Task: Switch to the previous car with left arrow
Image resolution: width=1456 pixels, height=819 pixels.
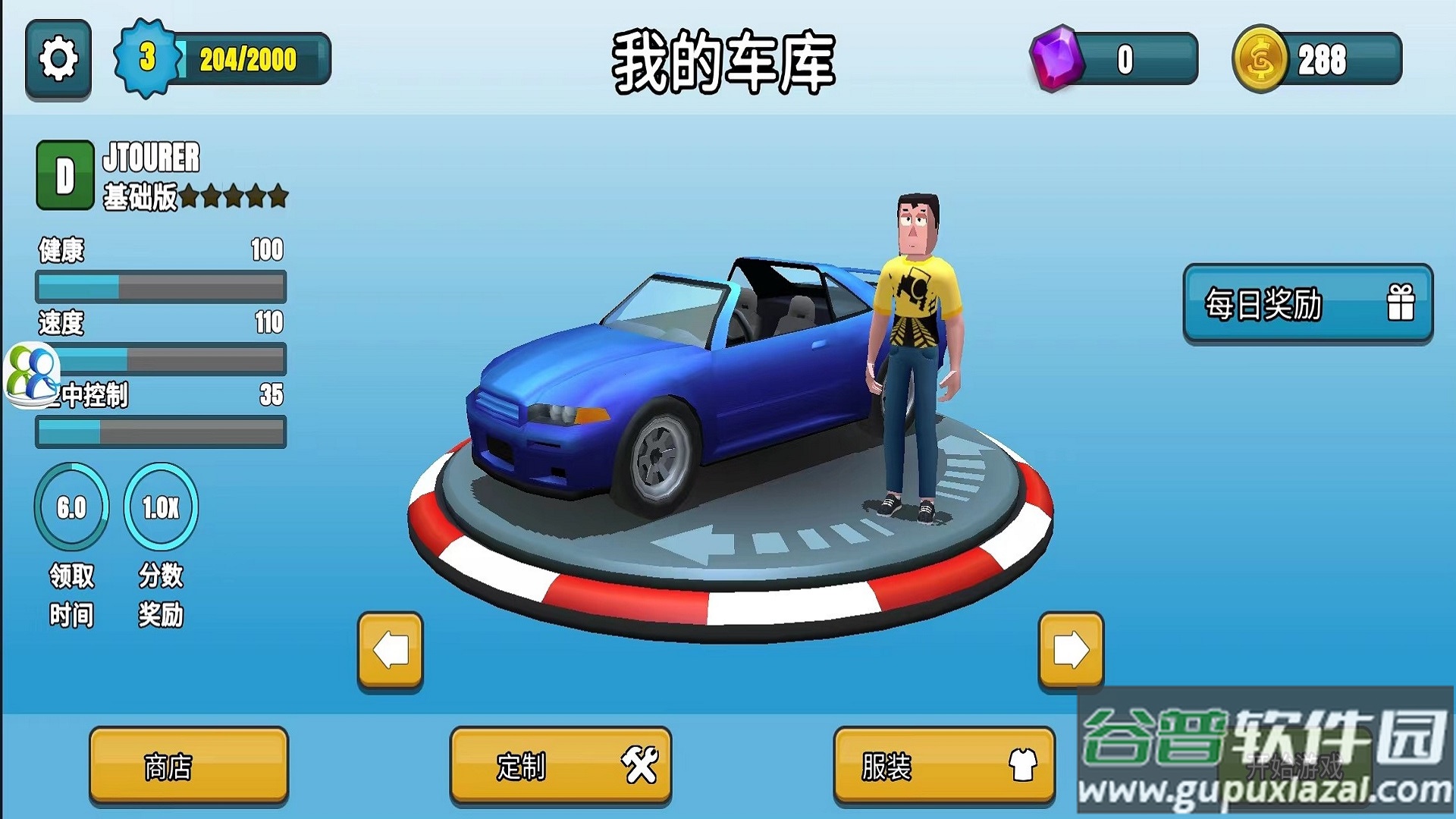Action: click(391, 650)
